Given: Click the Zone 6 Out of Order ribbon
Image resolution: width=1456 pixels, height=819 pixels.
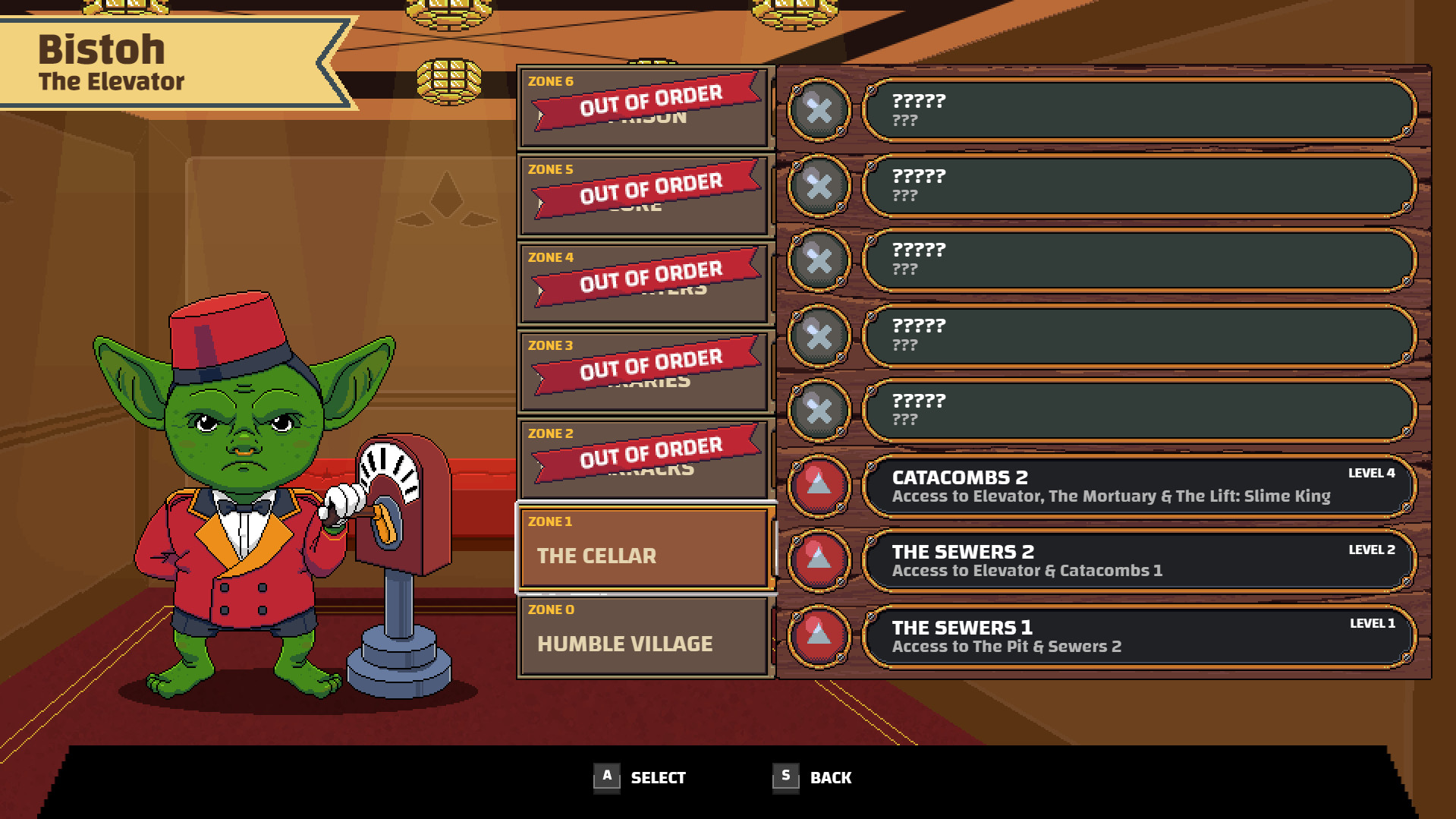Looking at the screenshot, I should 645,106.
